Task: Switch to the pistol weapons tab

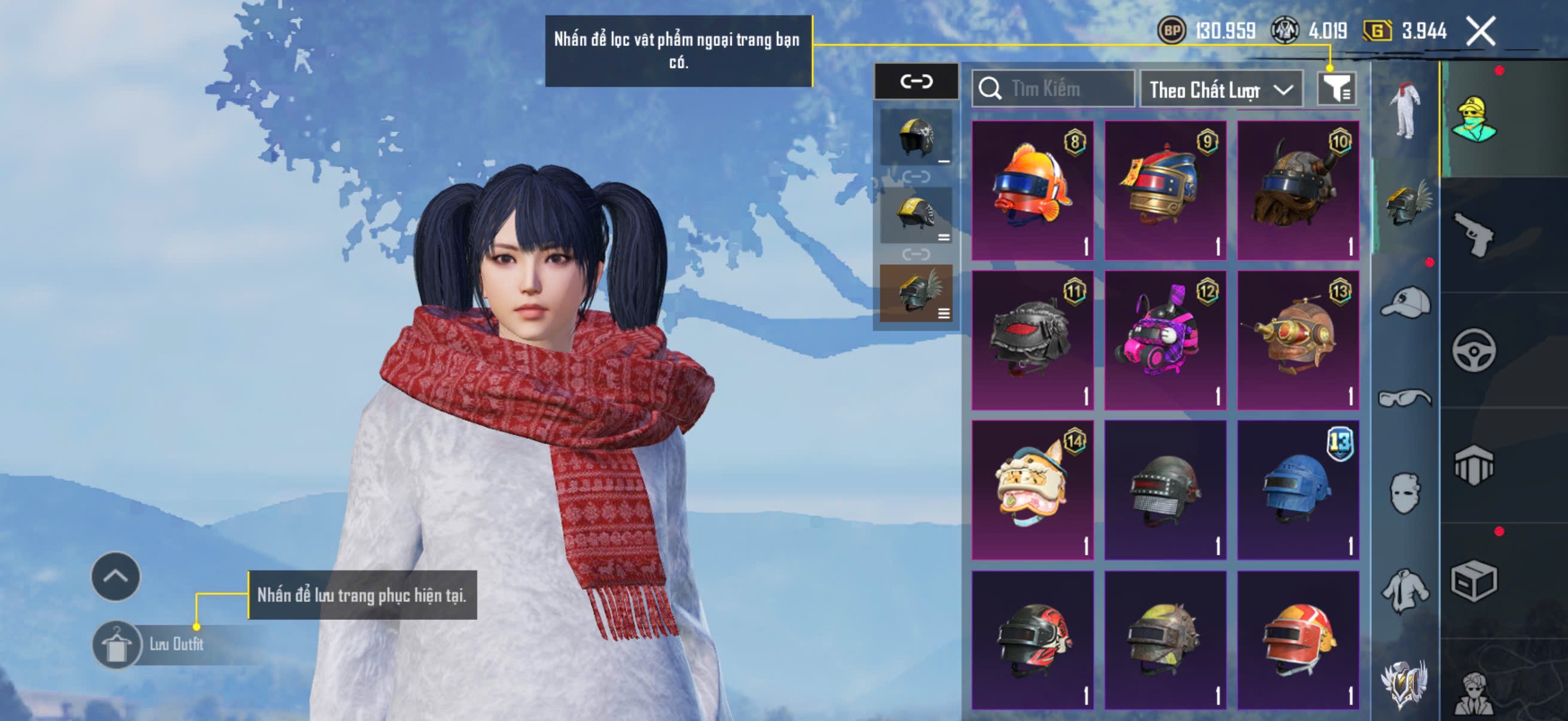Action: (x=1473, y=236)
